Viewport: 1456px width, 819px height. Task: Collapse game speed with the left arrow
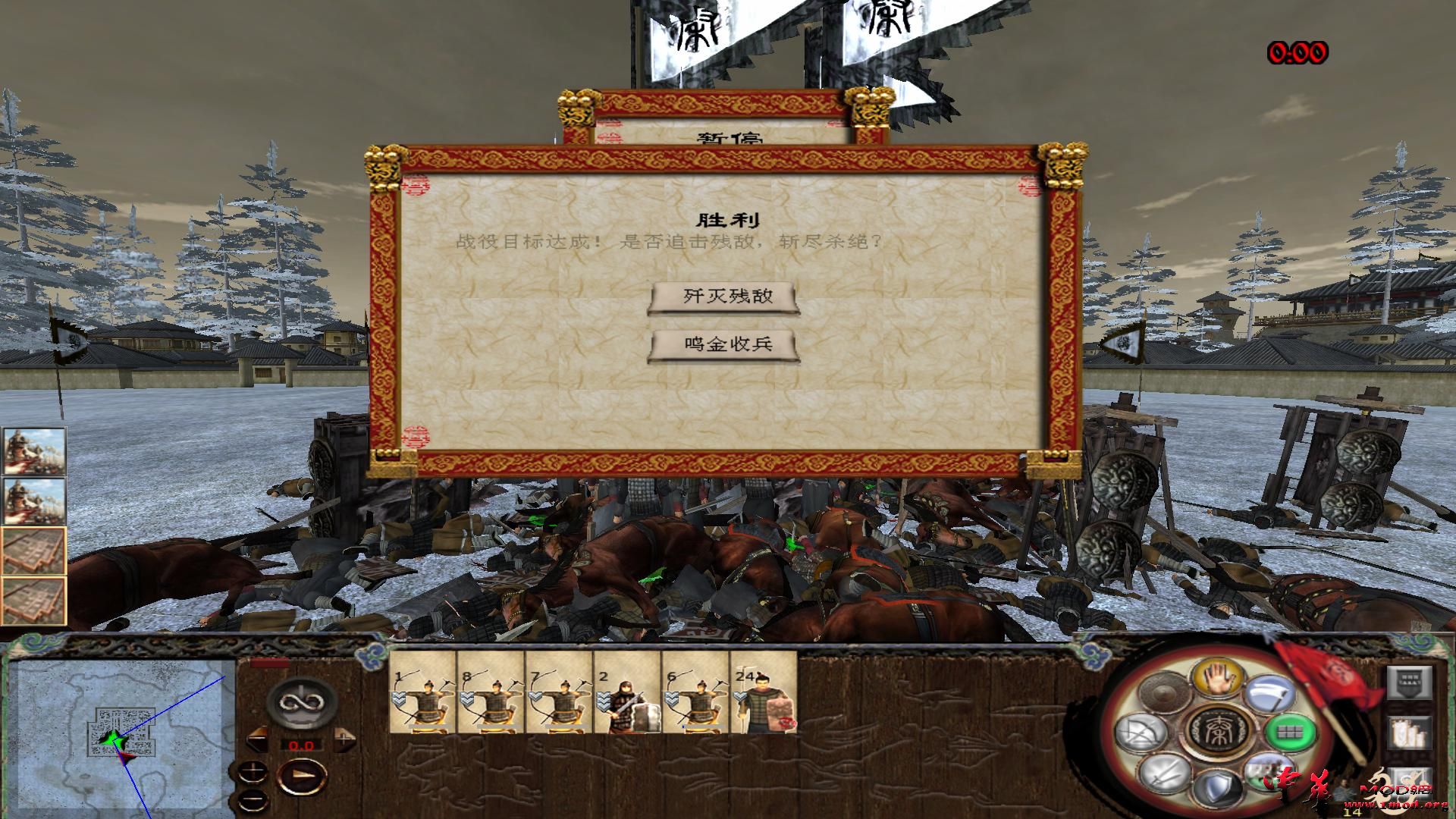click(x=256, y=740)
